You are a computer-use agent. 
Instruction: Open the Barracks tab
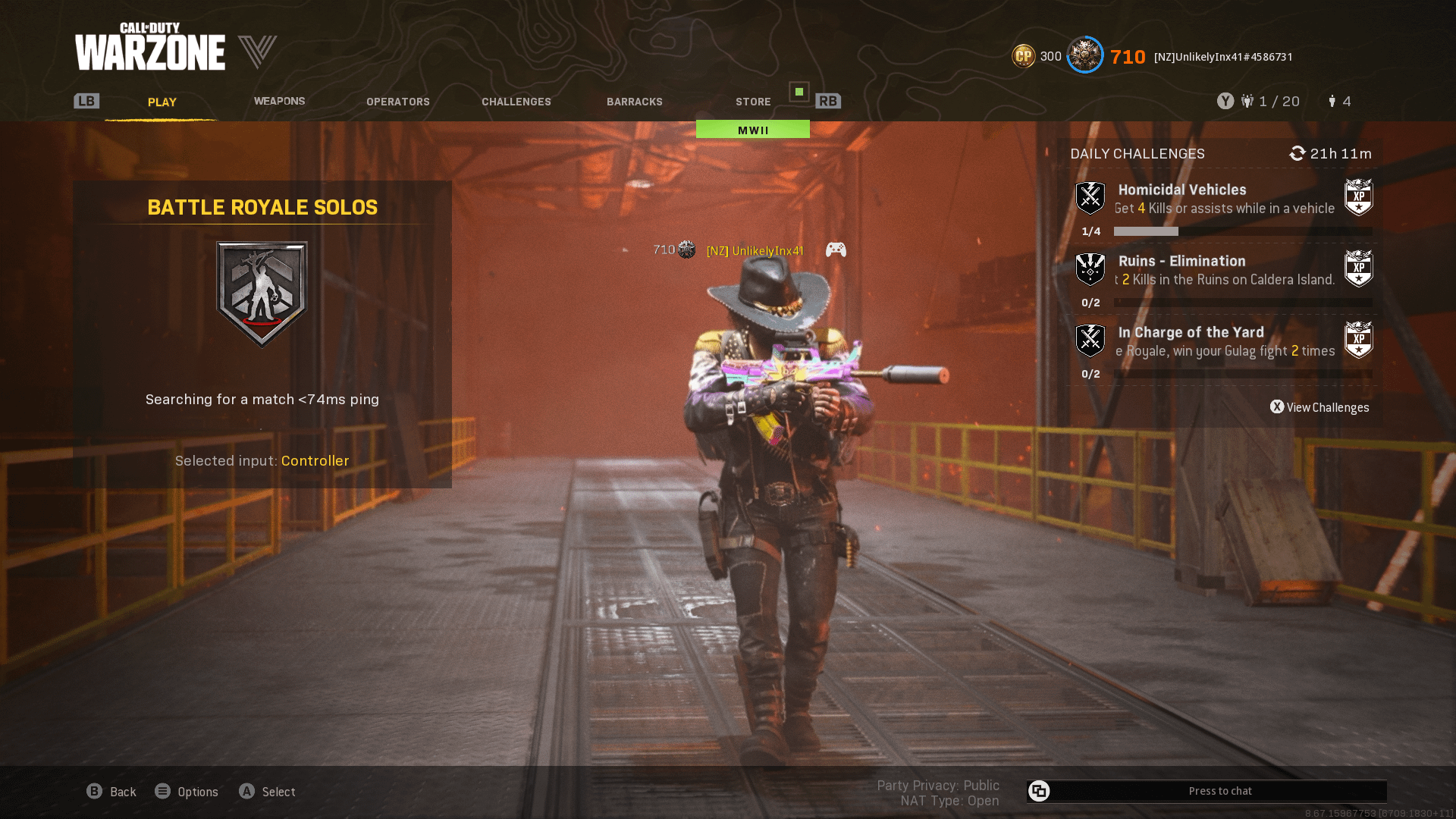[x=635, y=101]
